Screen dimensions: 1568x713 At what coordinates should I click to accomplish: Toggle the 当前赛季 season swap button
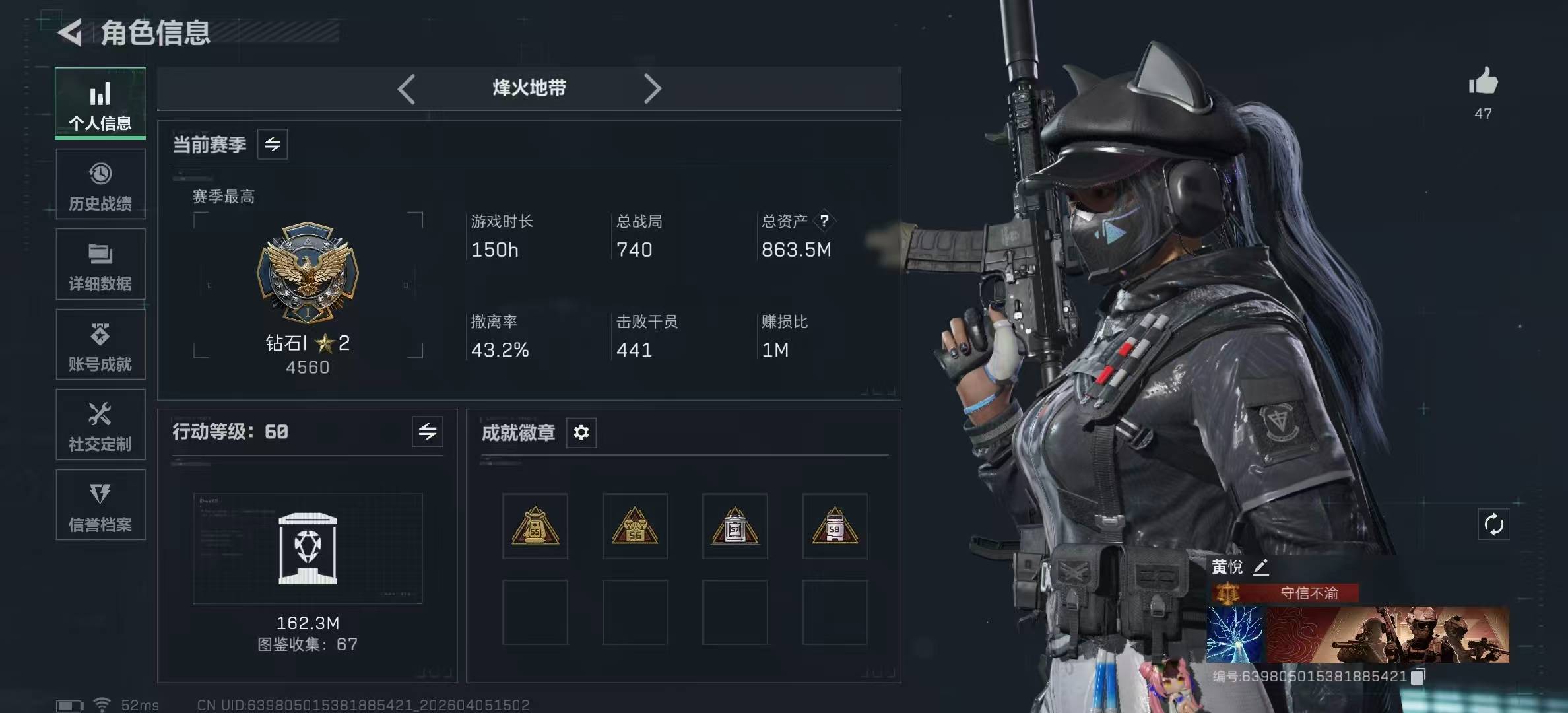tap(273, 145)
